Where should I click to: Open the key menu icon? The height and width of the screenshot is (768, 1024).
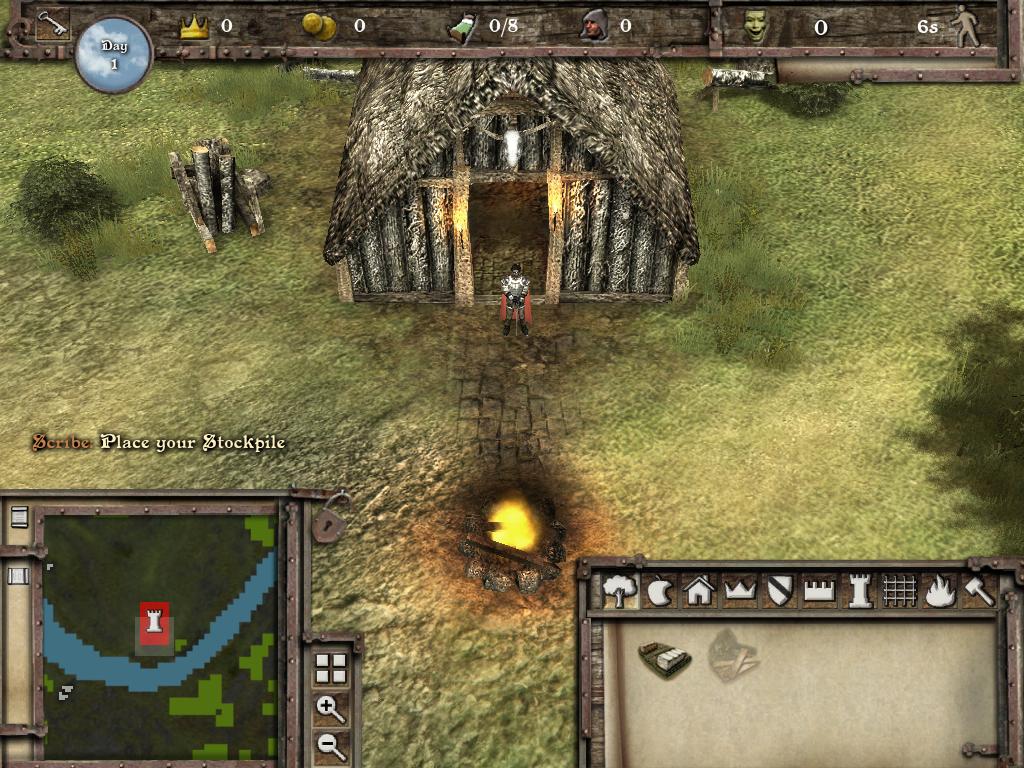tap(51, 25)
